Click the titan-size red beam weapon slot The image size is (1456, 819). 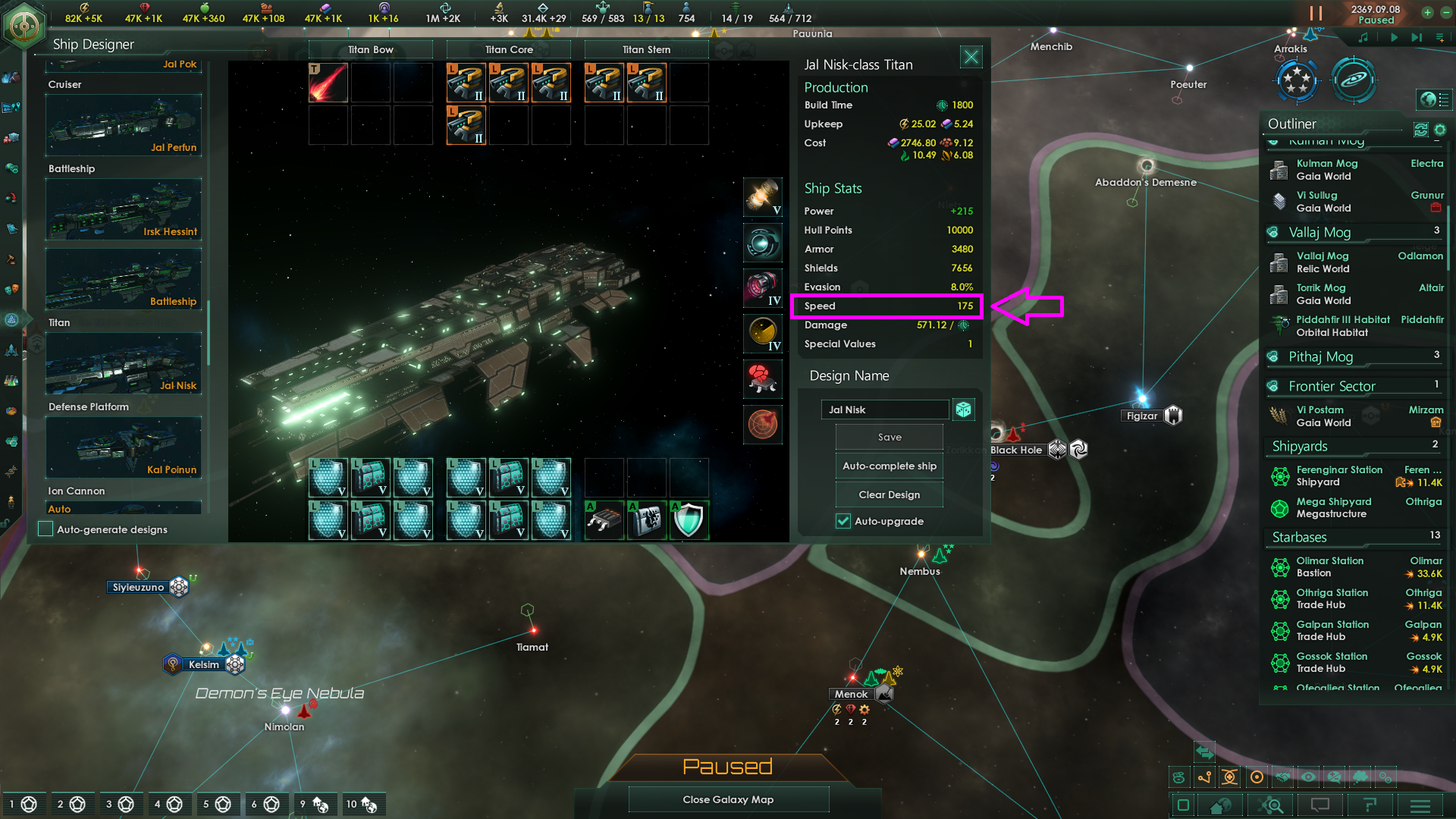click(328, 83)
